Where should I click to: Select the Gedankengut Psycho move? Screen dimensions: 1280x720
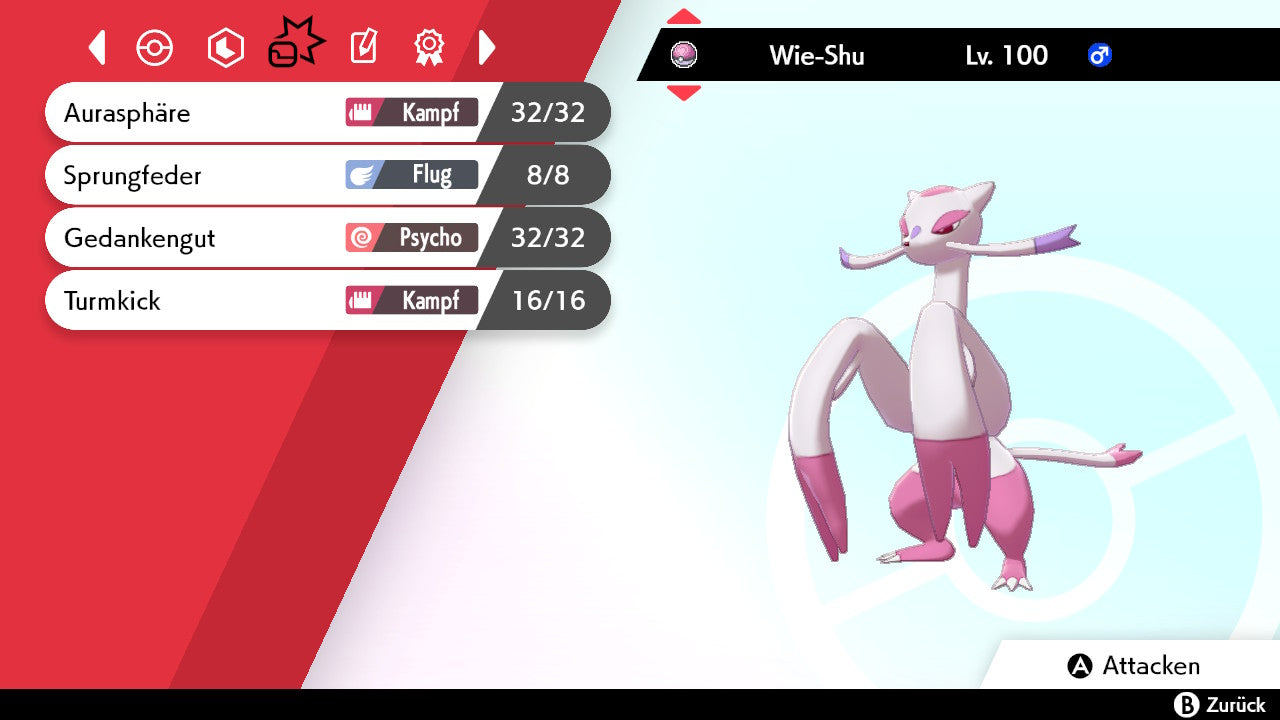325,238
